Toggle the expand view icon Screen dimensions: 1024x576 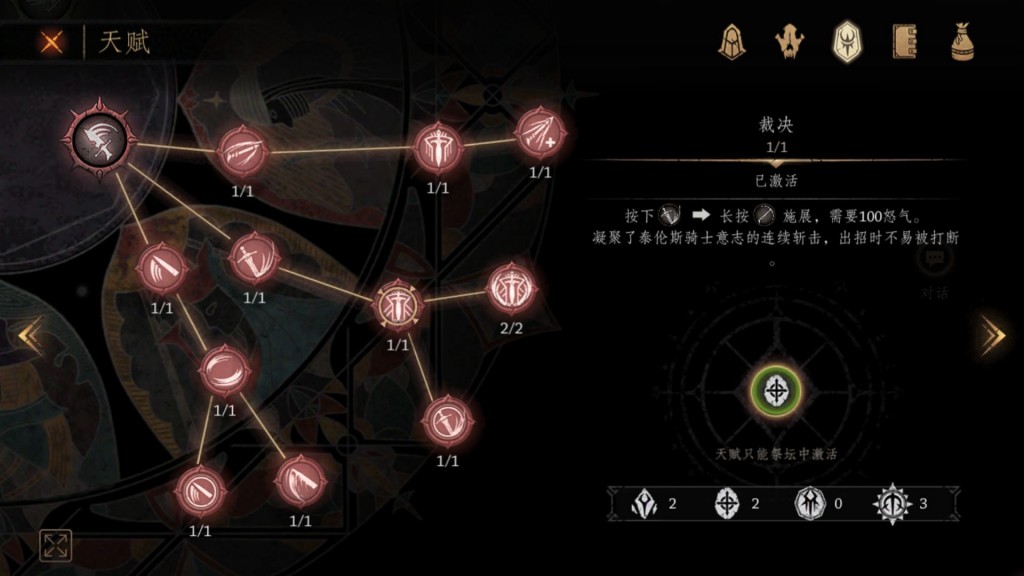click(x=55, y=545)
